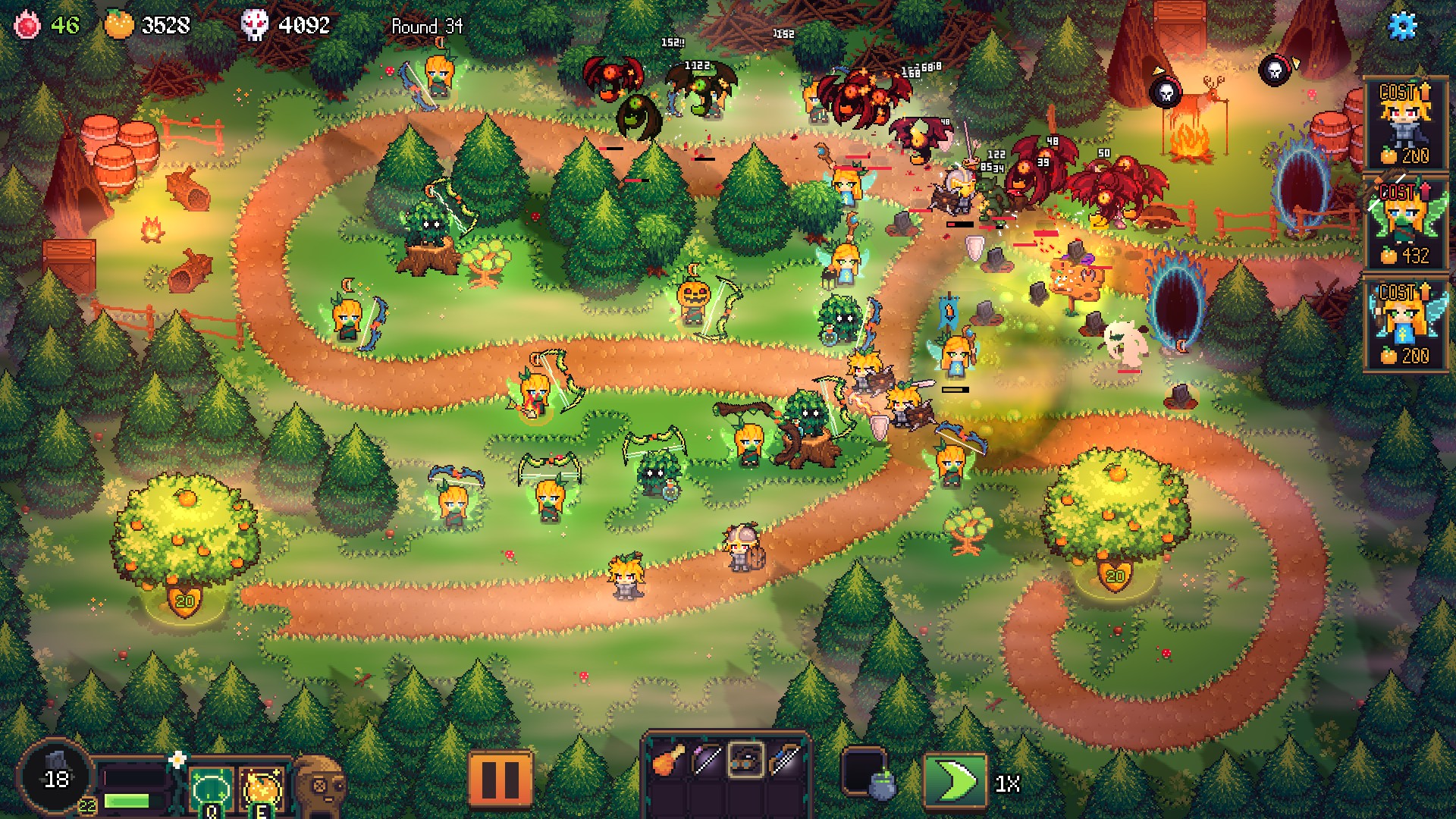Viewport: 1456px width, 819px height.
Task: Select the purple-tipped bow inventory slot
Action: pyautogui.click(x=707, y=761)
